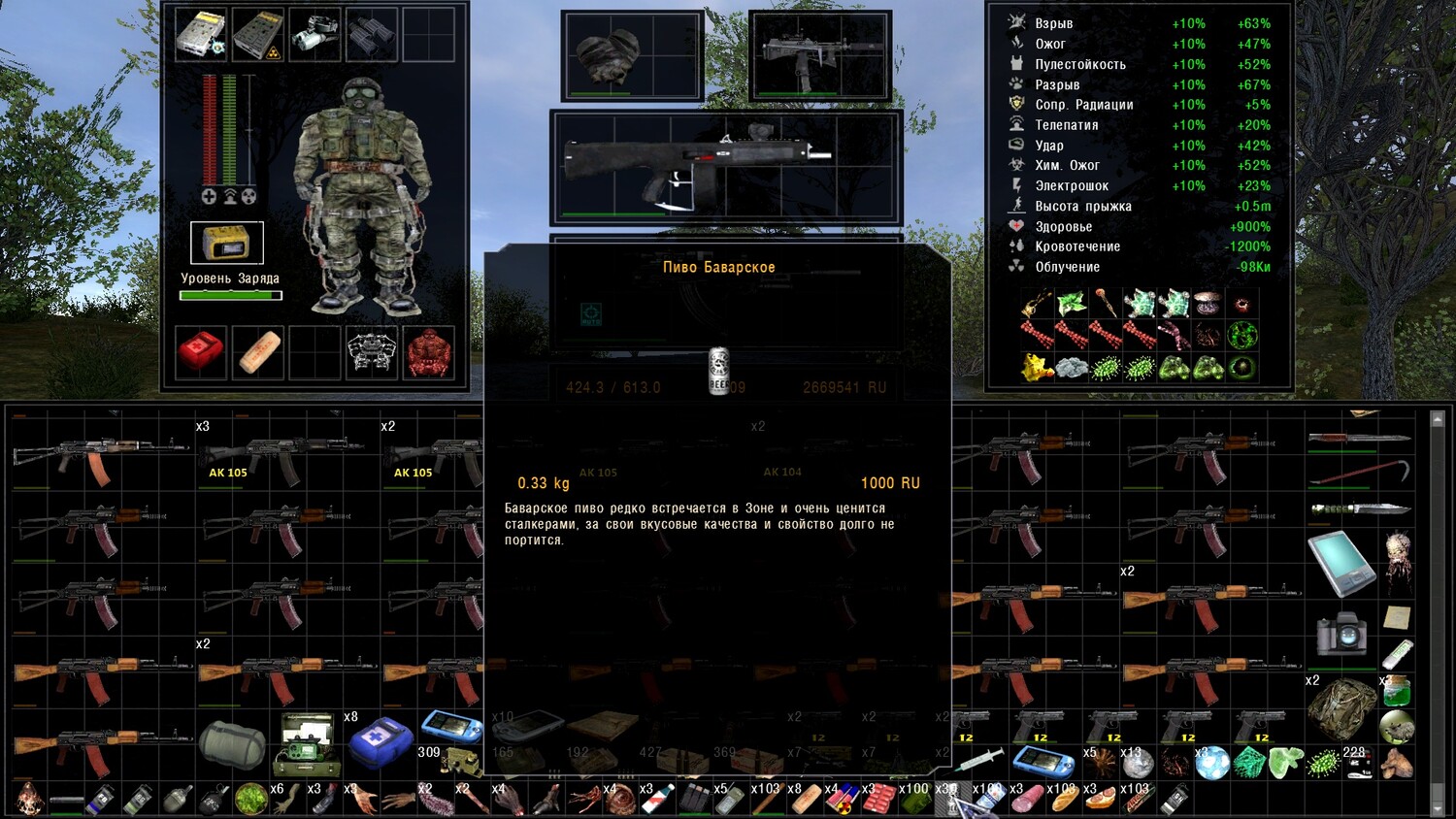Click the yellow battery device slot
The image size is (1456, 819).
tap(227, 243)
